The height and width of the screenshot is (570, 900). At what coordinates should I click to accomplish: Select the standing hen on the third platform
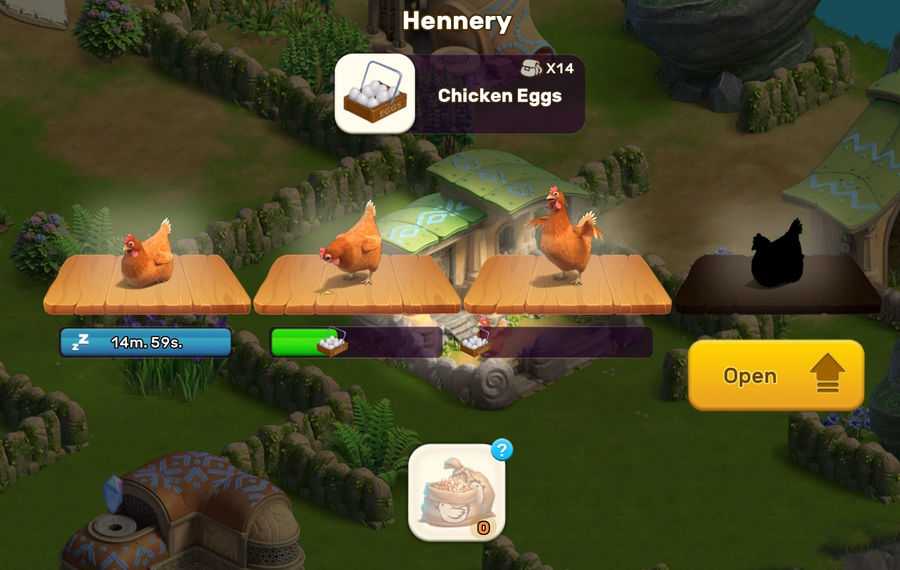[565, 237]
